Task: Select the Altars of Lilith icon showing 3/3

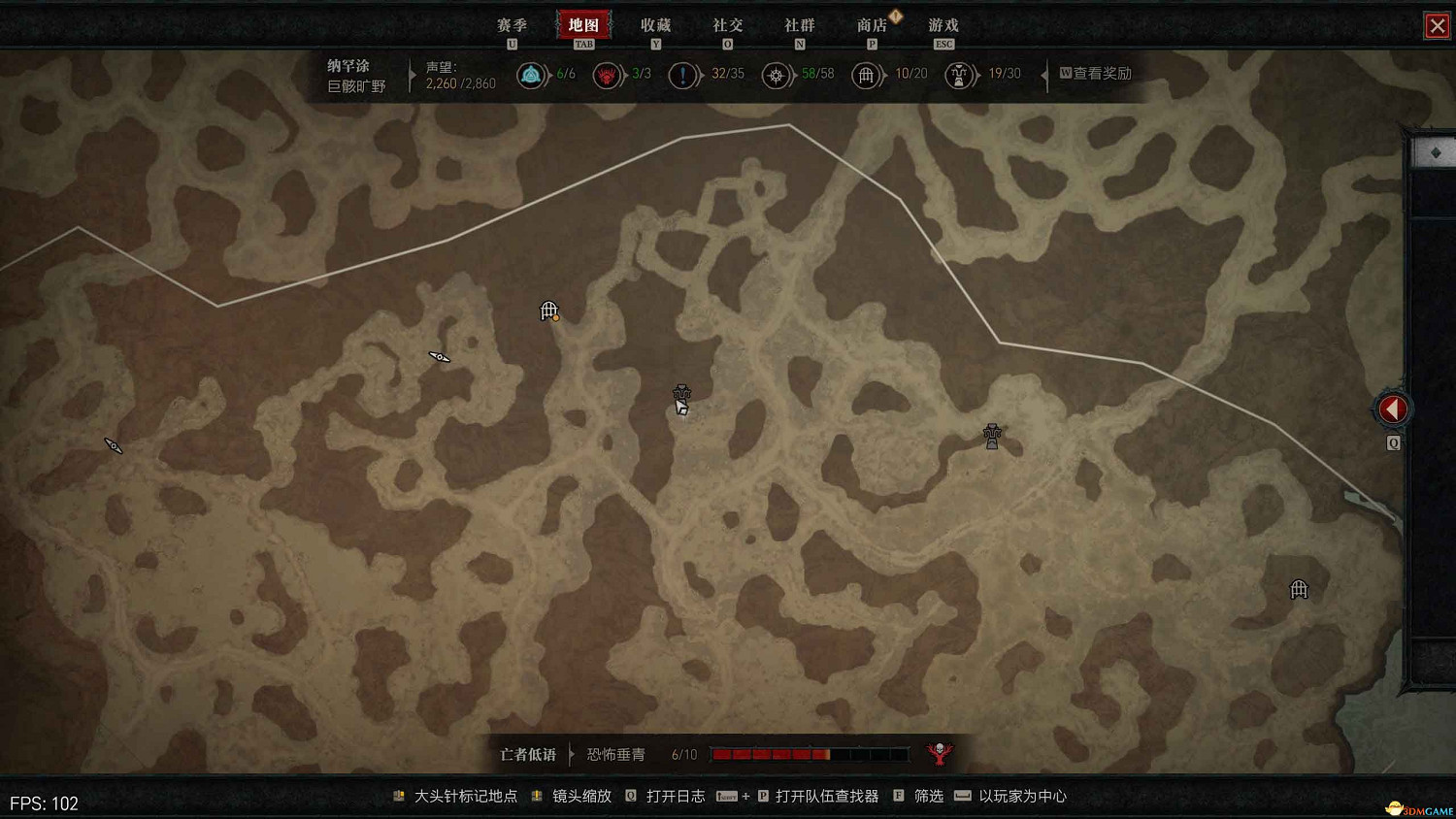Action: tap(609, 74)
